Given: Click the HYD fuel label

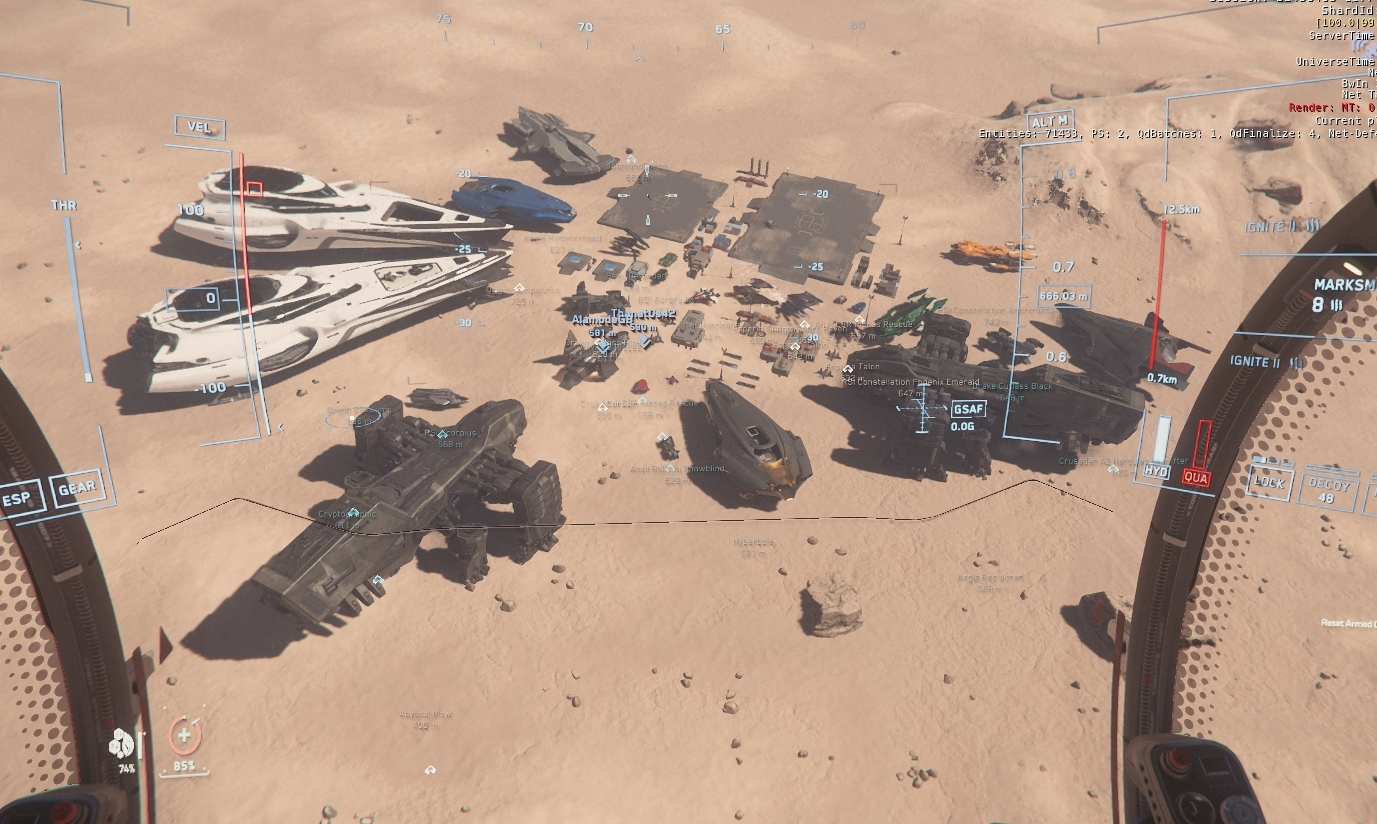Looking at the screenshot, I should pyautogui.click(x=1155, y=471).
